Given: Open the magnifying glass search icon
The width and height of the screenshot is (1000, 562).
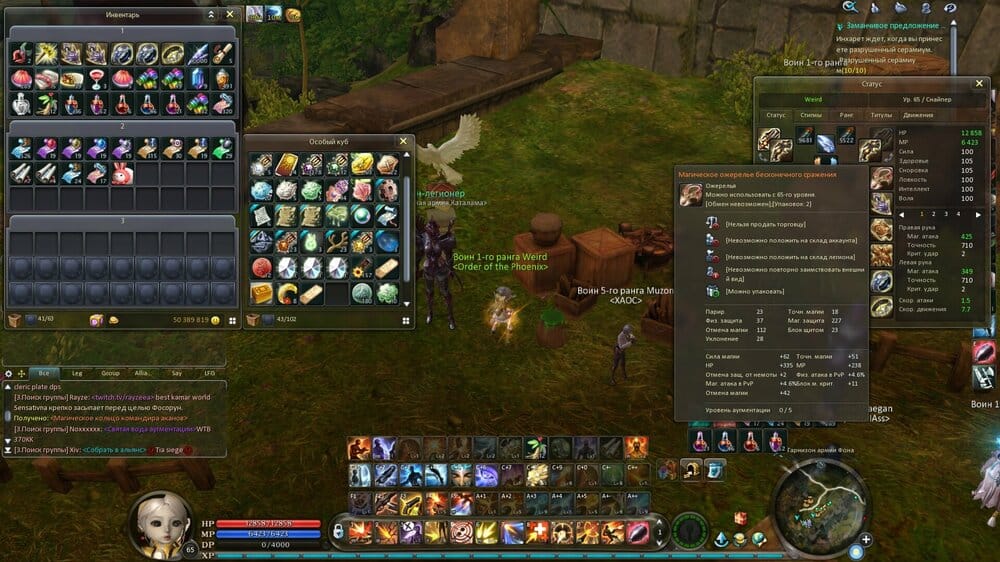Looking at the screenshot, I should coord(850,7).
